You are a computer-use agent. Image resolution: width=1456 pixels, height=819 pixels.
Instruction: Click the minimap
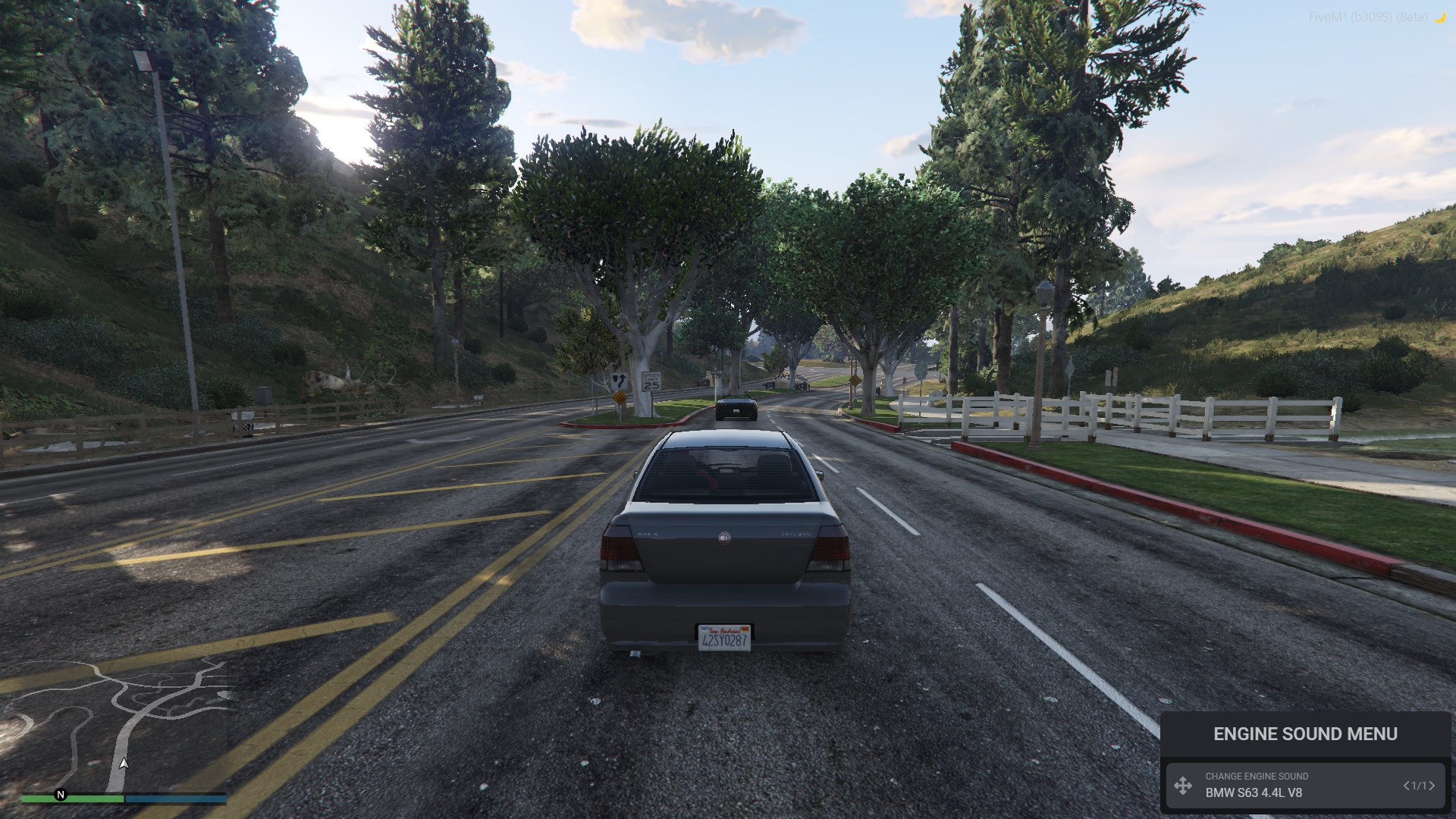(x=124, y=724)
